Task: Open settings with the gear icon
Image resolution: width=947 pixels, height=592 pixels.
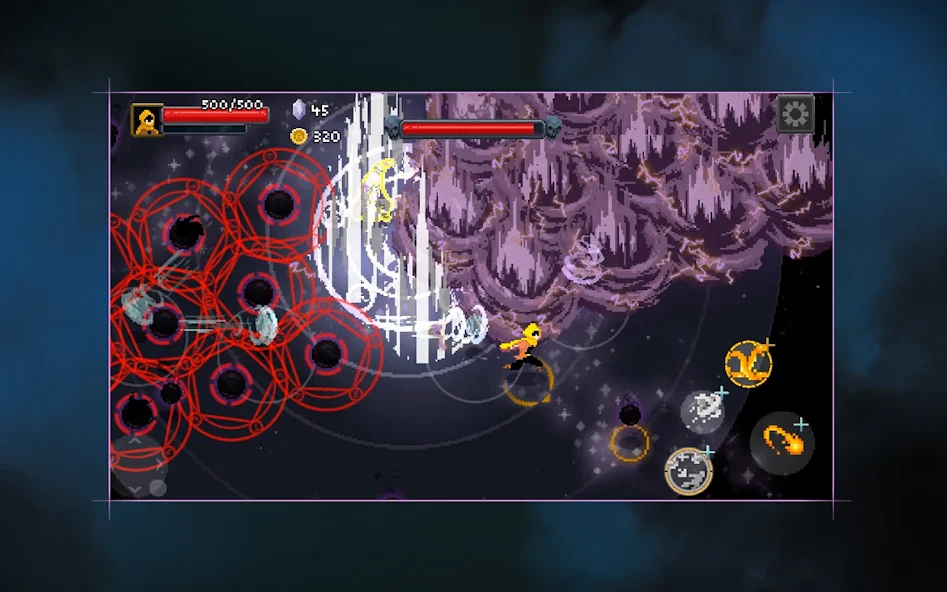Action: [795, 114]
